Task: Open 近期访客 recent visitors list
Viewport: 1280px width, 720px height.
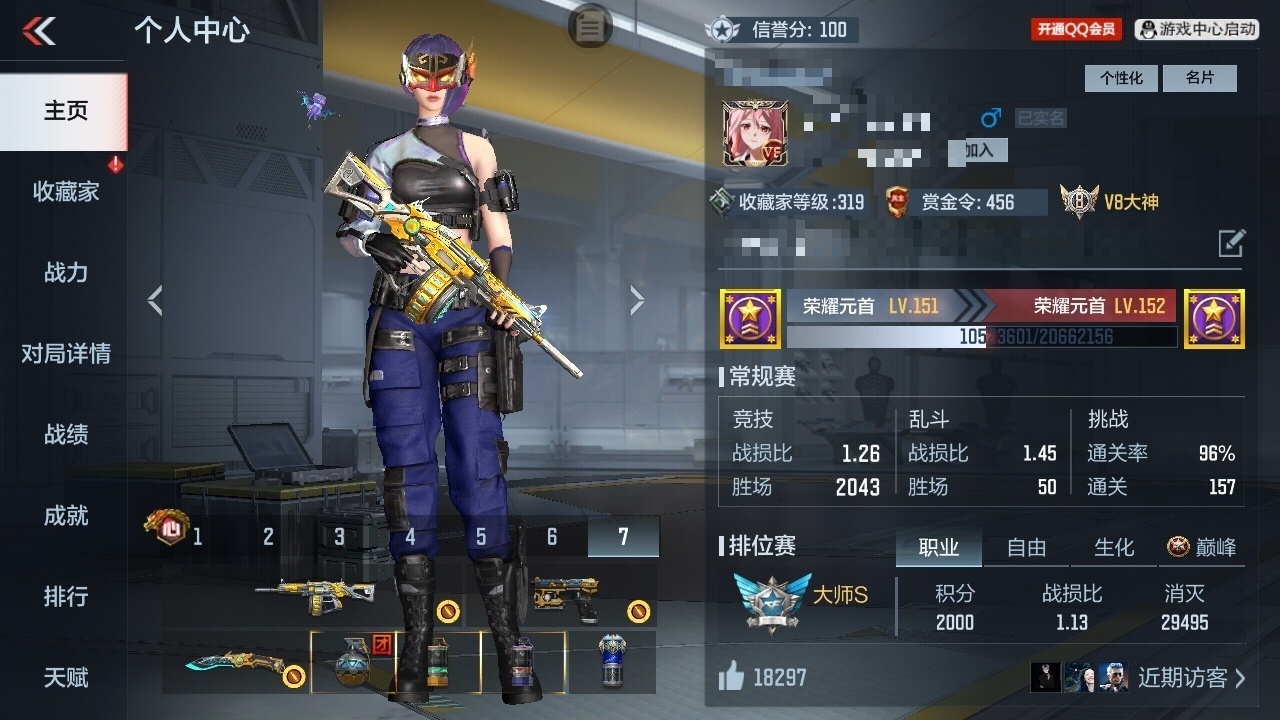Action: point(1190,678)
